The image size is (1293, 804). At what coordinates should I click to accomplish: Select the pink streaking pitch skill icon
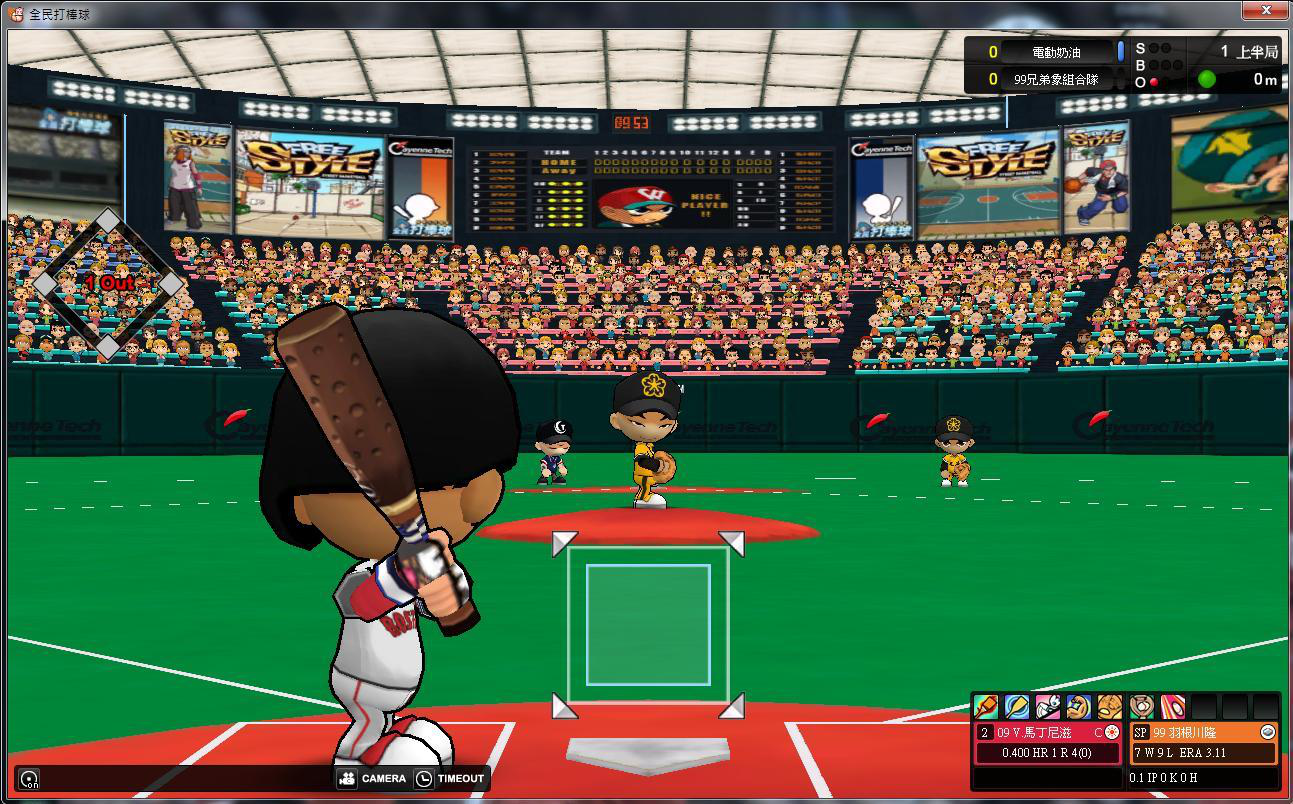1172,706
